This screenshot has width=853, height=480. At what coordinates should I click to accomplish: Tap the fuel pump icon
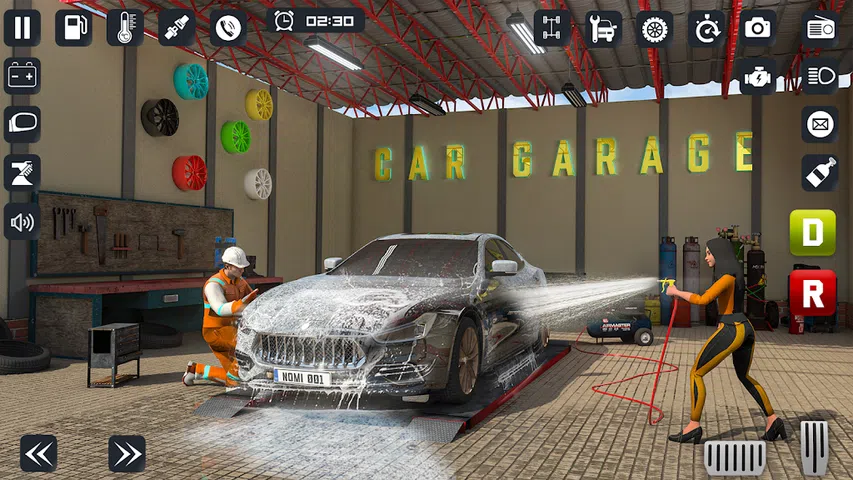(x=73, y=27)
